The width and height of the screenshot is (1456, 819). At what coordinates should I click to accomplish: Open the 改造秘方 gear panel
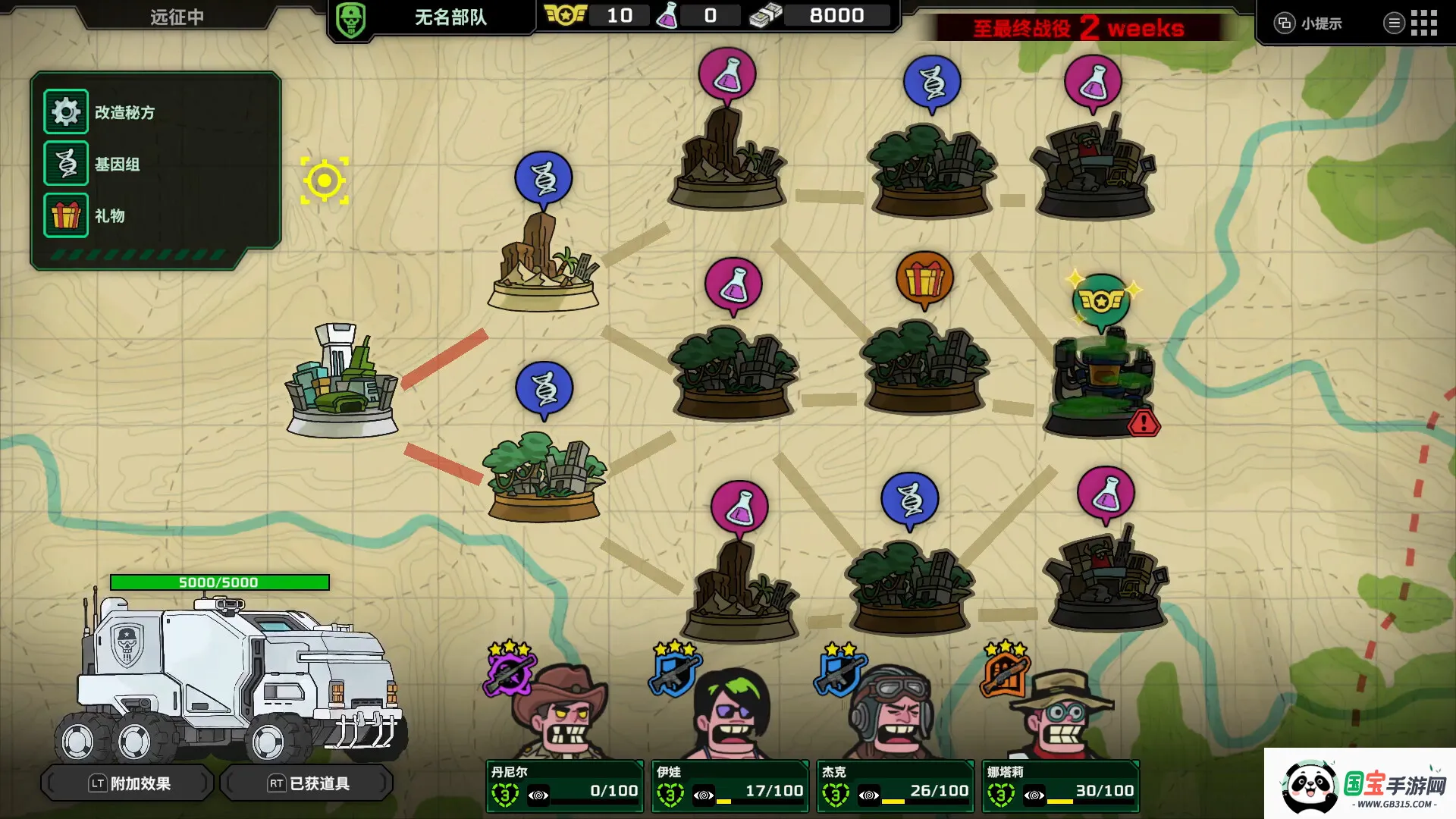pyautogui.click(x=66, y=111)
